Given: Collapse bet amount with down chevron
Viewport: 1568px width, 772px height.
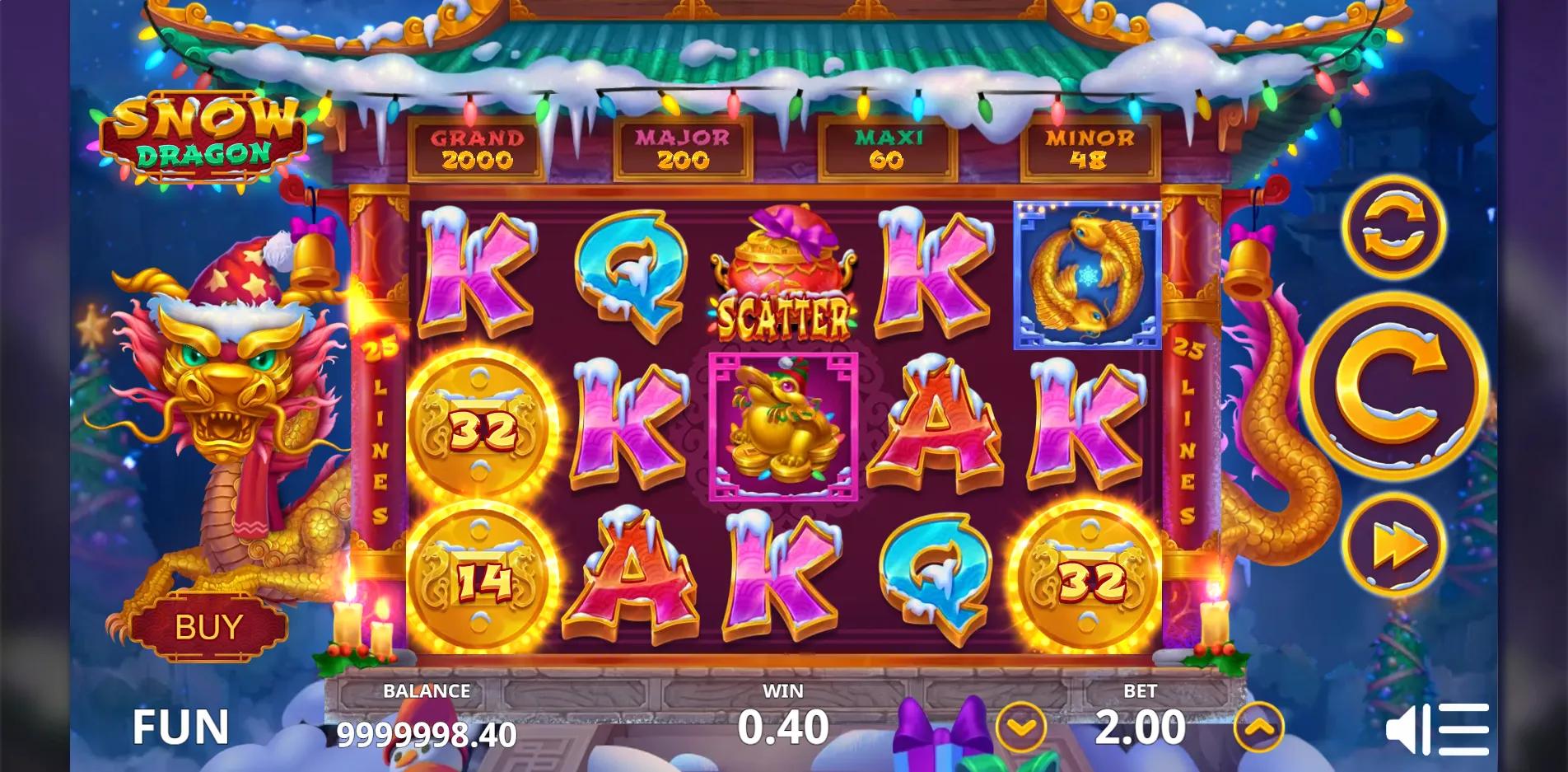Looking at the screenshot, I should [1020, 728].
